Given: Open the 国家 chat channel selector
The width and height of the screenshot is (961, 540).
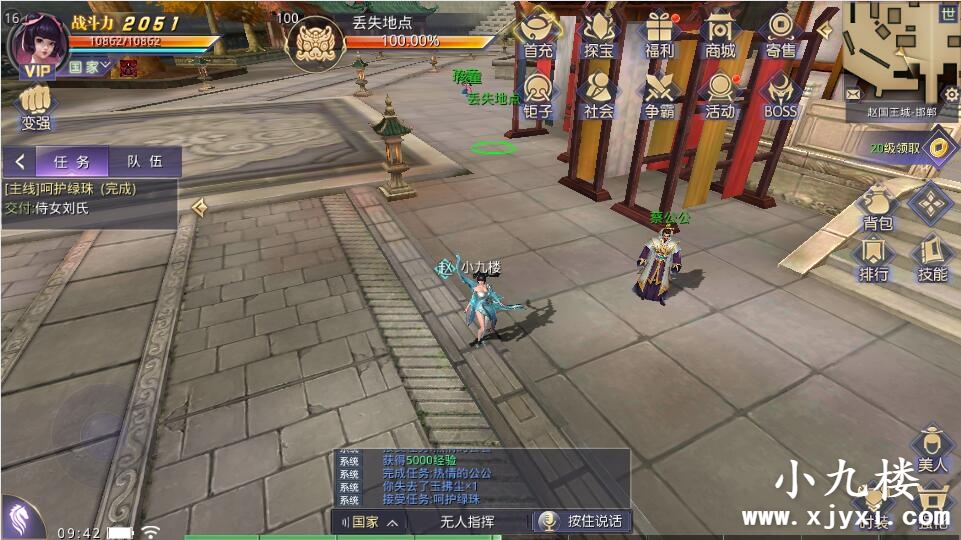Looking at the screenshot, I should point(370,521).
